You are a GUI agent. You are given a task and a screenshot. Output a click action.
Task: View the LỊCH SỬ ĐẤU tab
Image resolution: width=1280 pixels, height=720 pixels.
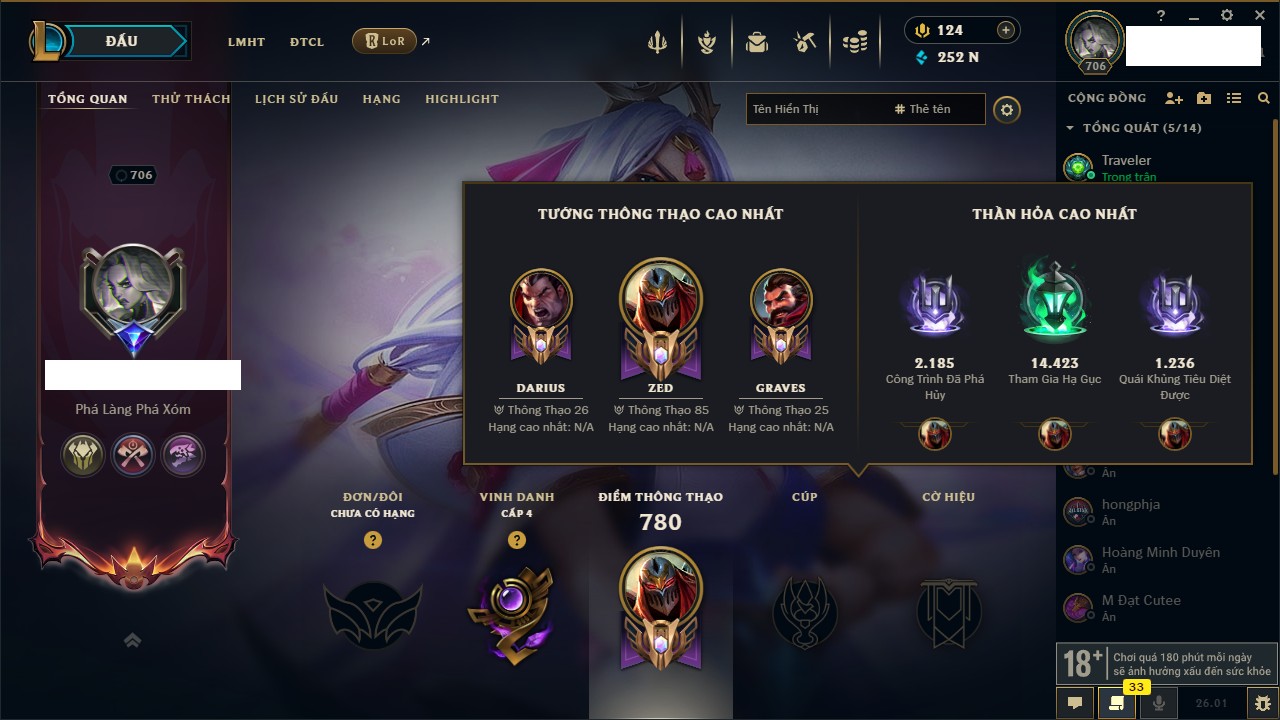click(x=296, y=99)
